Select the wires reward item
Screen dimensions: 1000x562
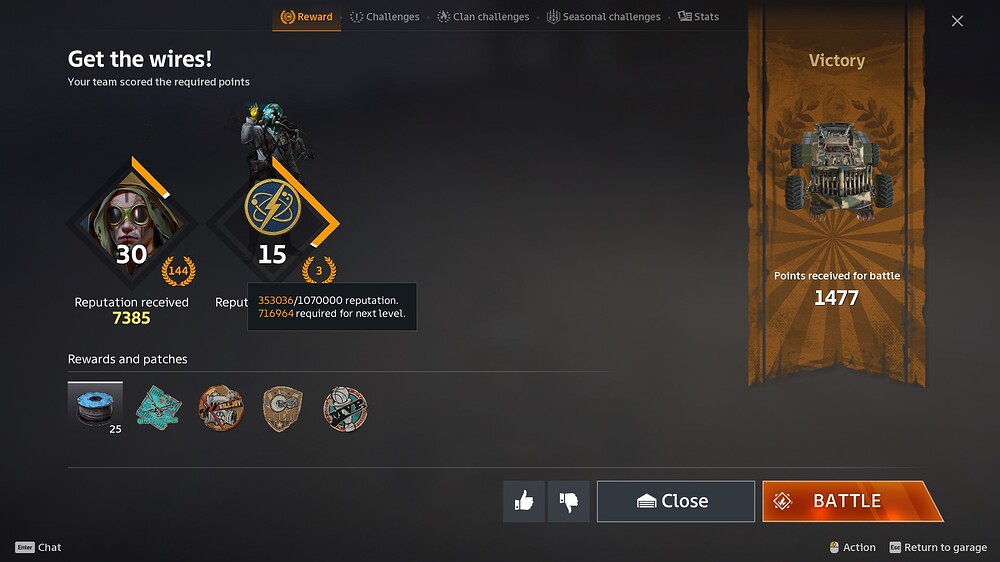point(95,408)
